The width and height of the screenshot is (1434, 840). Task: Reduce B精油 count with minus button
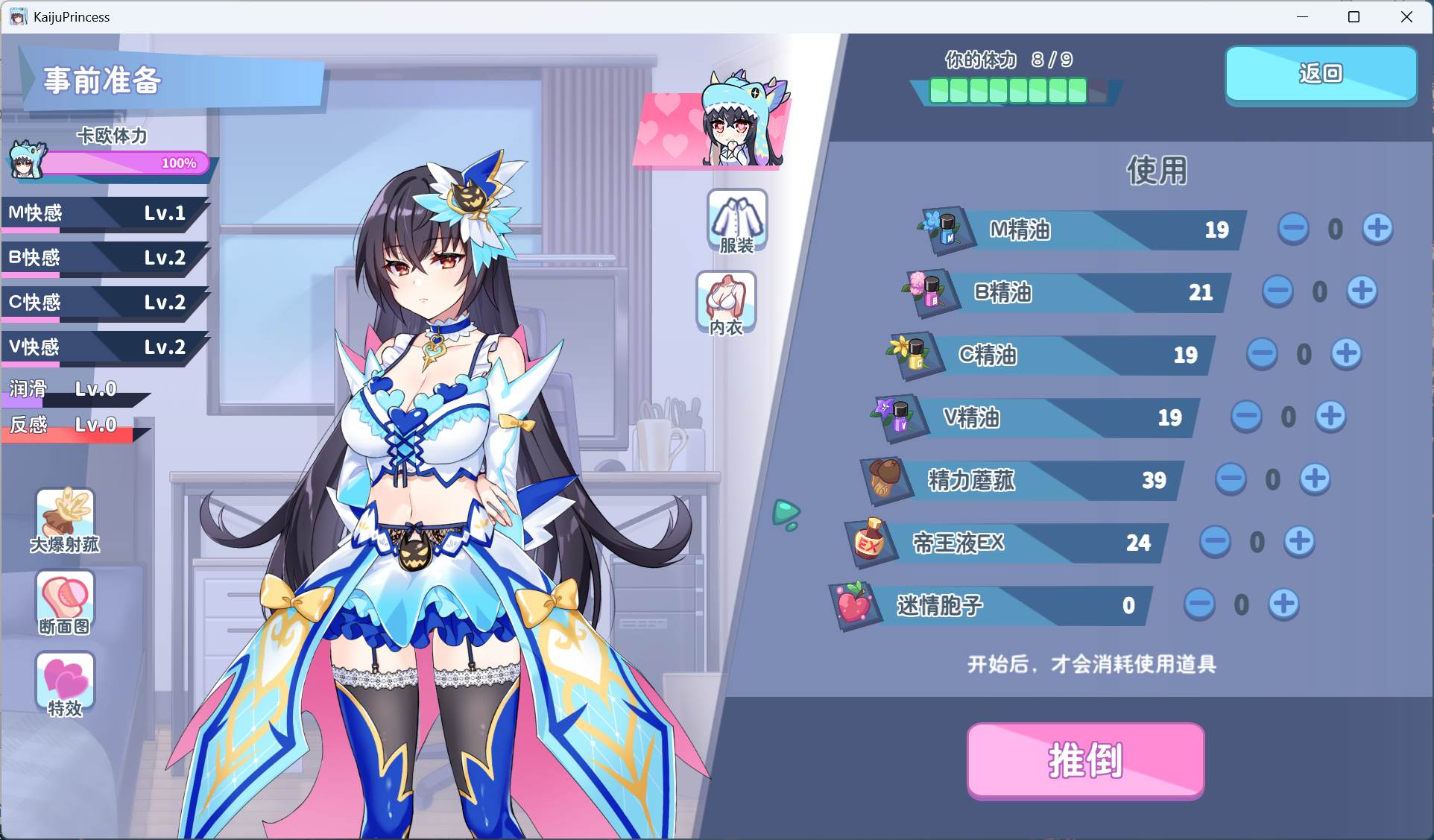1277,291
